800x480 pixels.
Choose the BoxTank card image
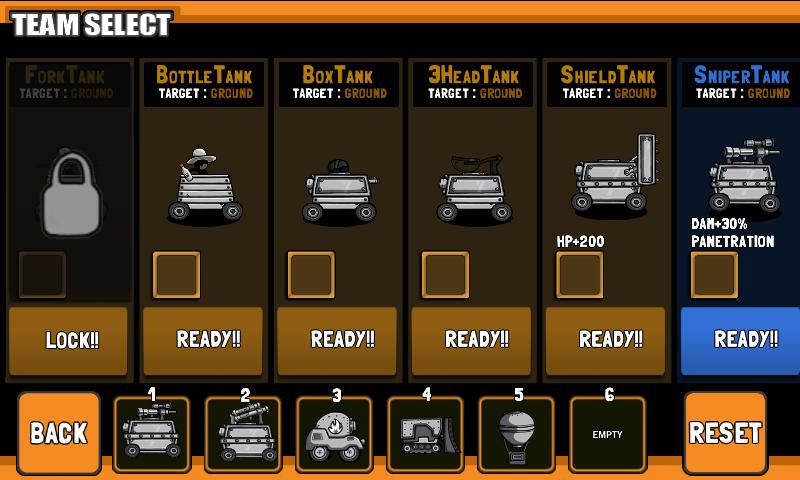338,190
